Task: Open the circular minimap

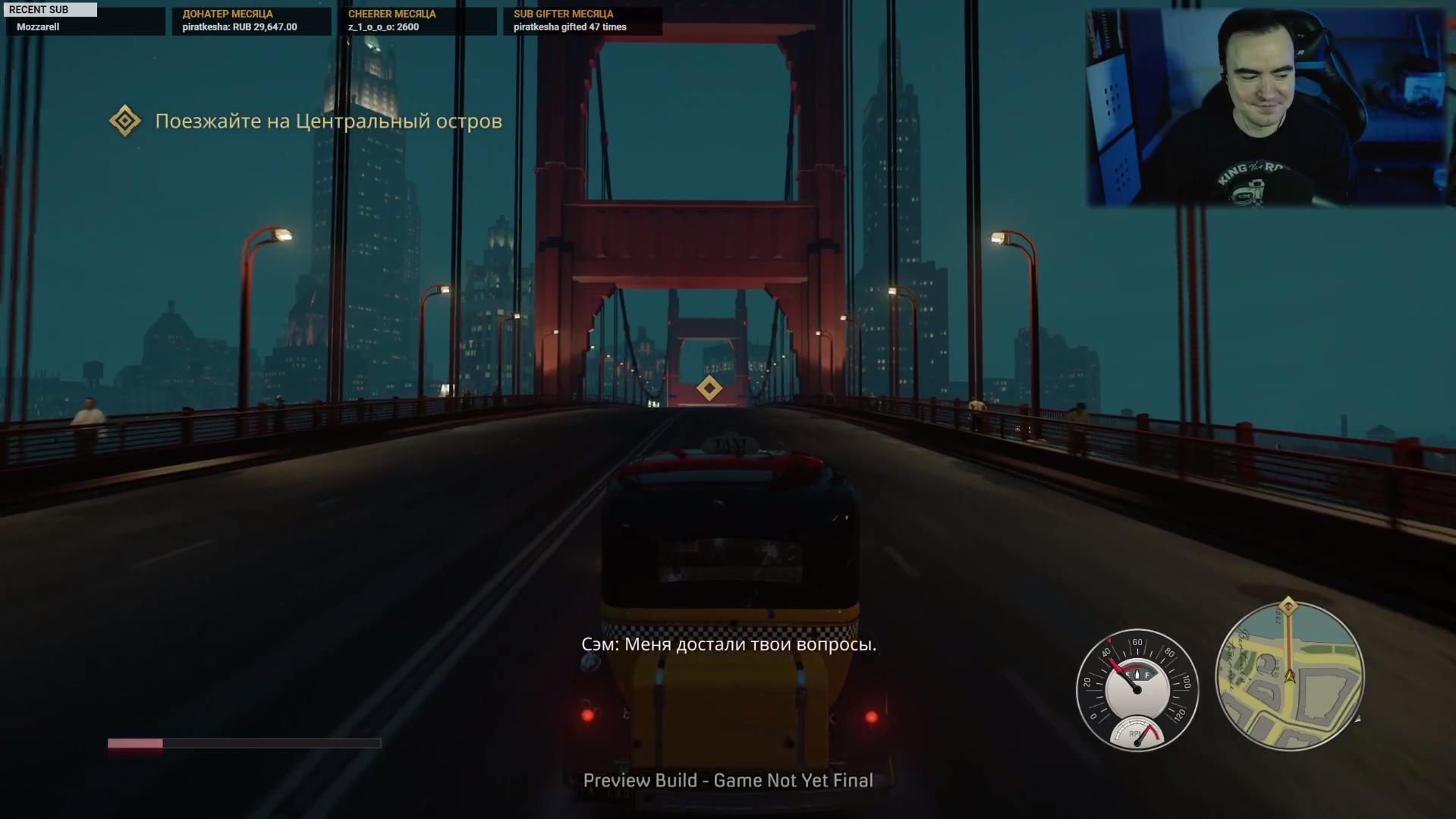Action: point(1289,676)
